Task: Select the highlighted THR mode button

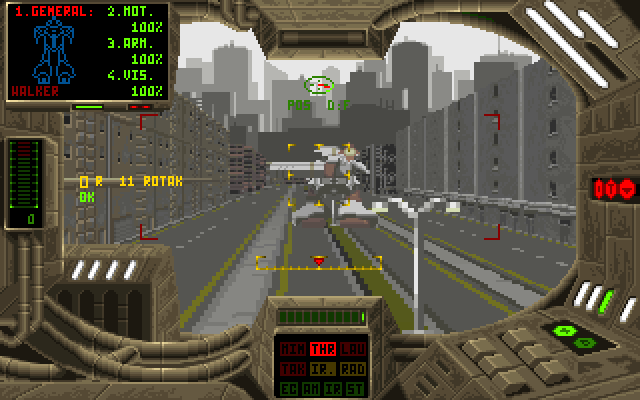Action: (322, 349)
